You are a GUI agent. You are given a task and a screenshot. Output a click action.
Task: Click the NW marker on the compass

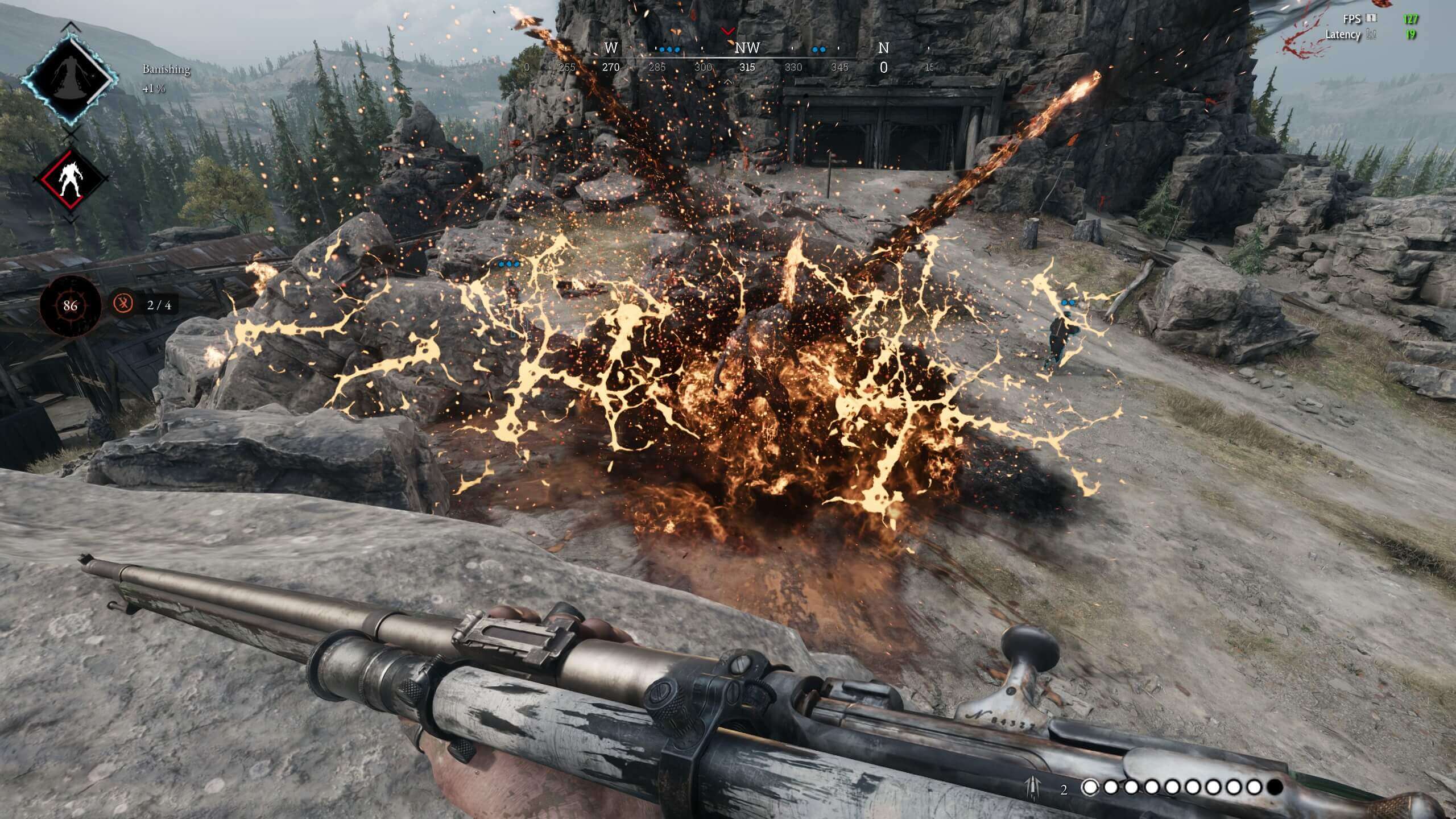[747, 48]
